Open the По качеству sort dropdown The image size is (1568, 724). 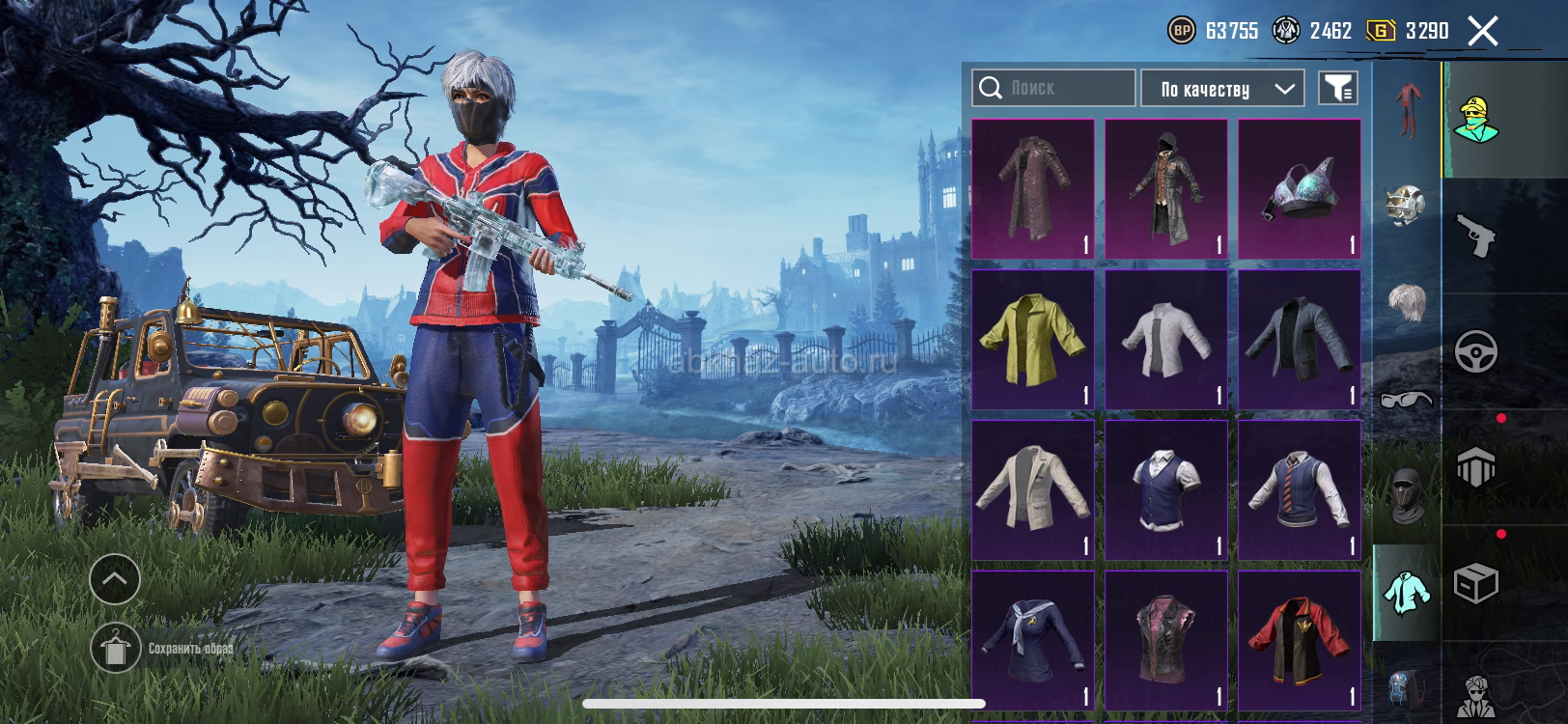[x=1222, y=89]
